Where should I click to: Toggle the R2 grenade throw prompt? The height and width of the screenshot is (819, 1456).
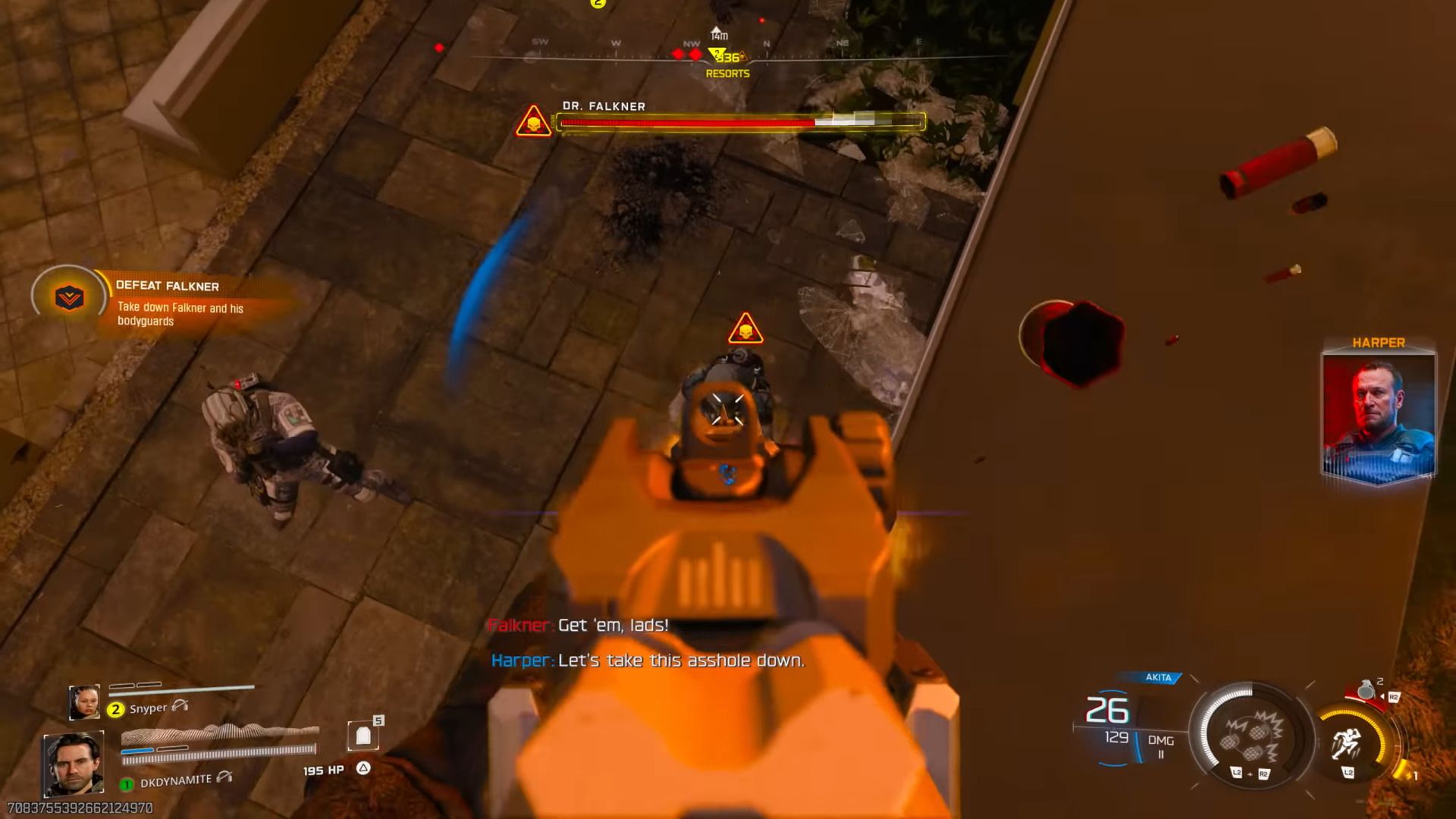coord(1394,697)
